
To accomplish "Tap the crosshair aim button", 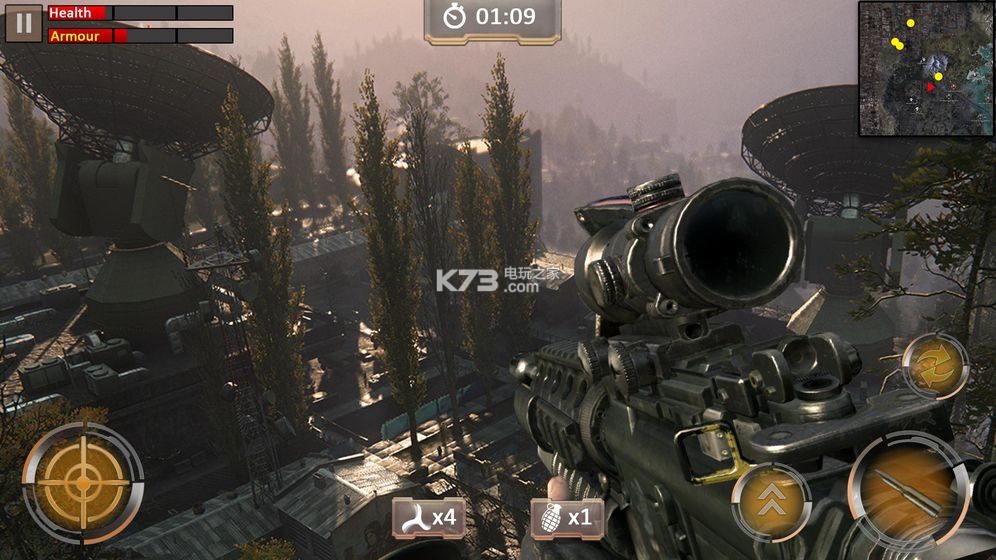I will click(83, 483).
